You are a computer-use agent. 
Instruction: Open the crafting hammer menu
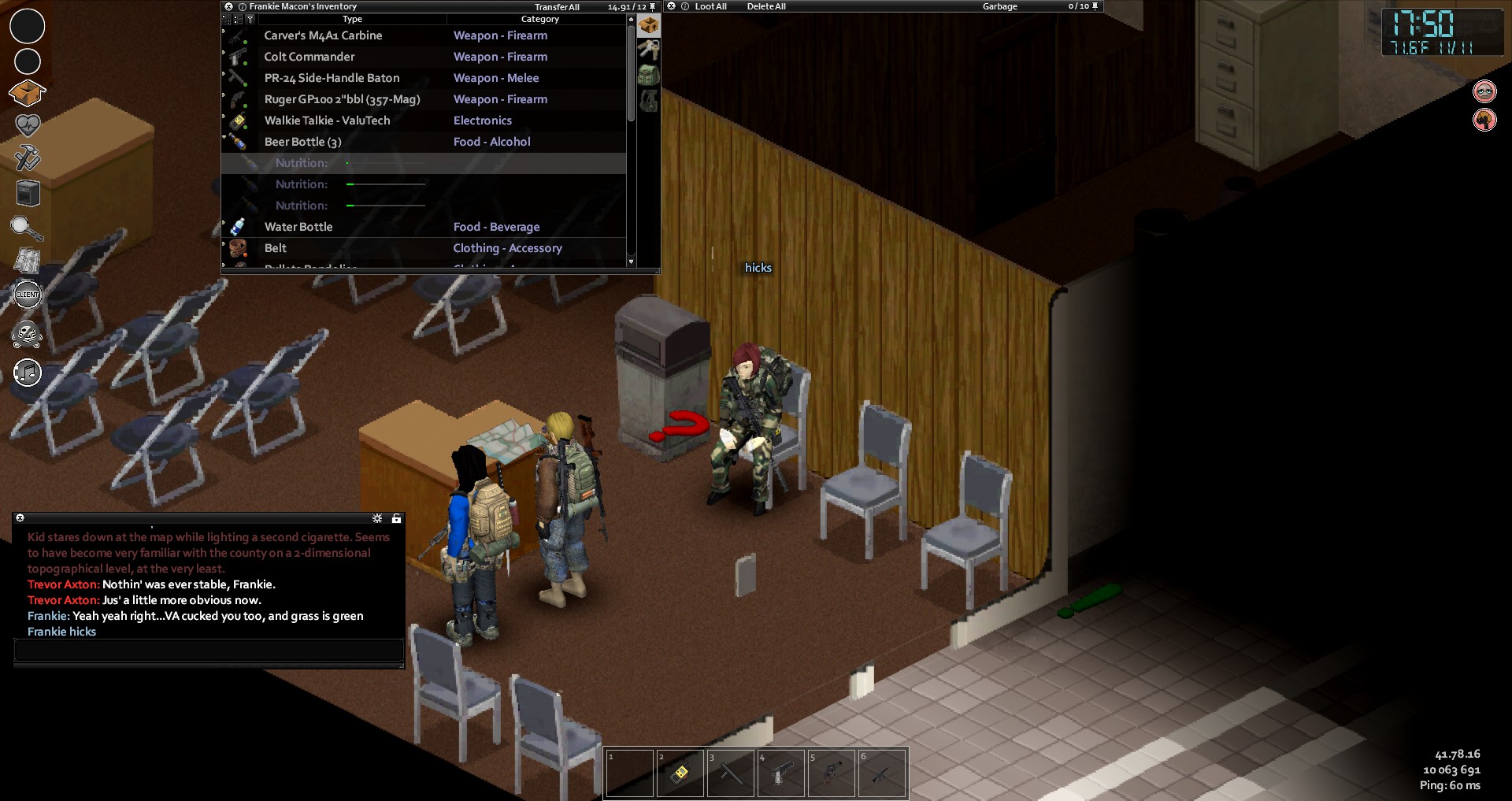(x=28, y=158)
